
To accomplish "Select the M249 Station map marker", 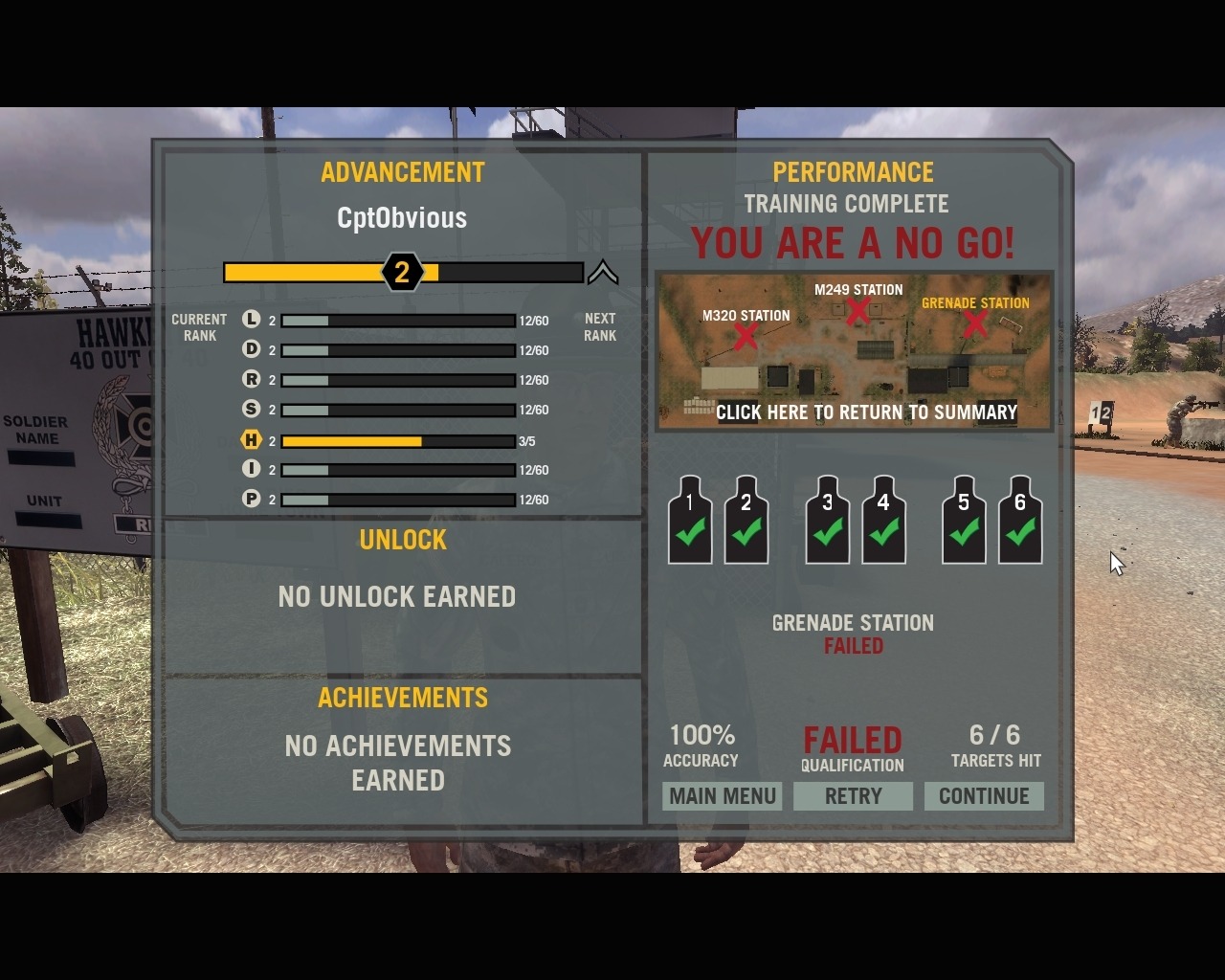I will coord(857,310).
